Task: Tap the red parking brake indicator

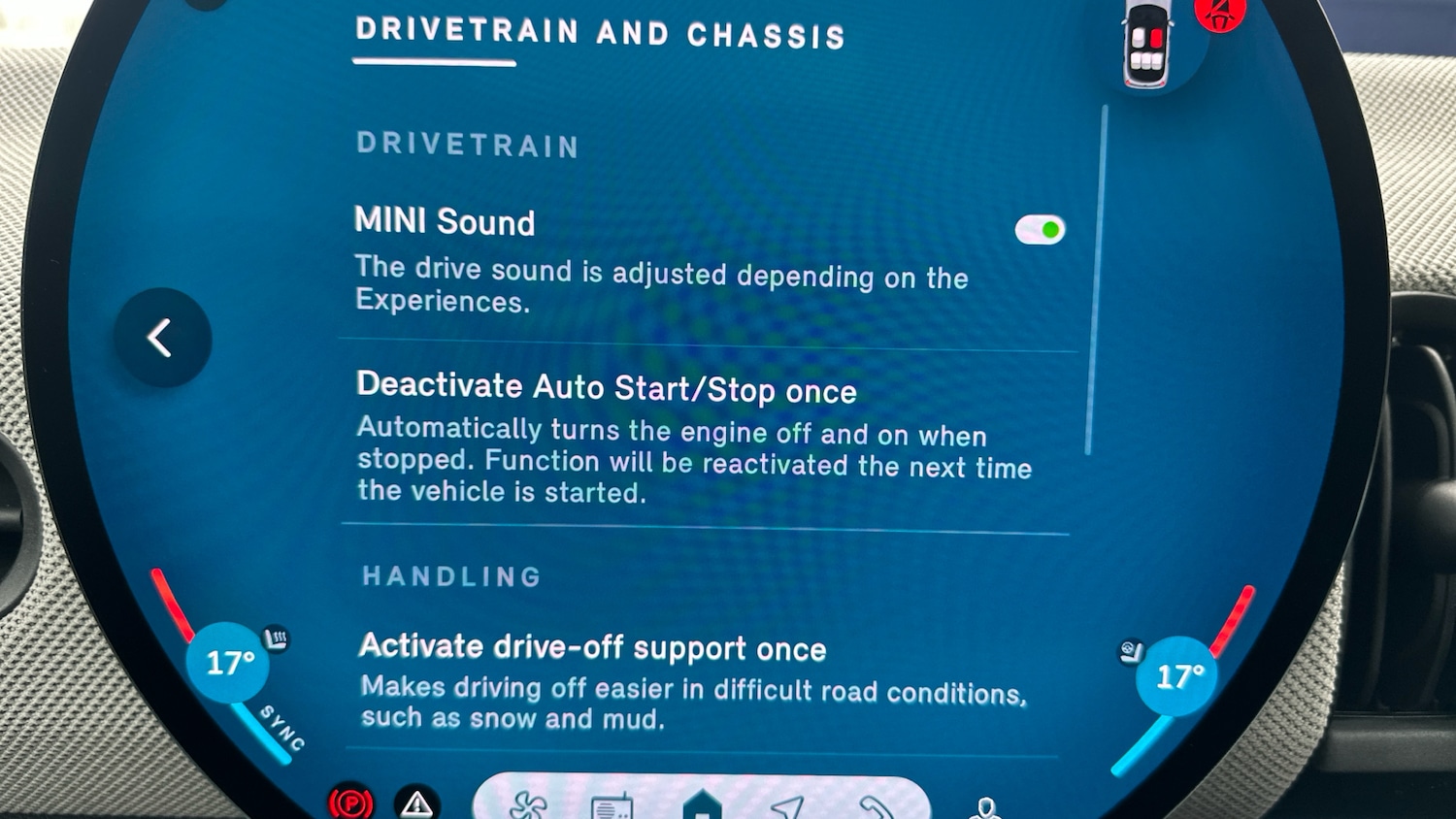Action: point(350,803)
